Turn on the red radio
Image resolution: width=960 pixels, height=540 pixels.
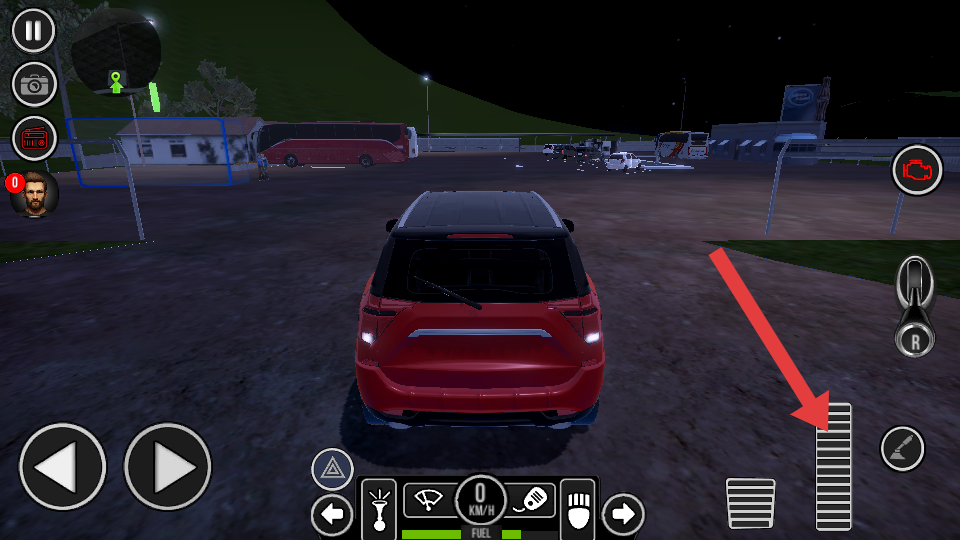(x=34, y=139)
